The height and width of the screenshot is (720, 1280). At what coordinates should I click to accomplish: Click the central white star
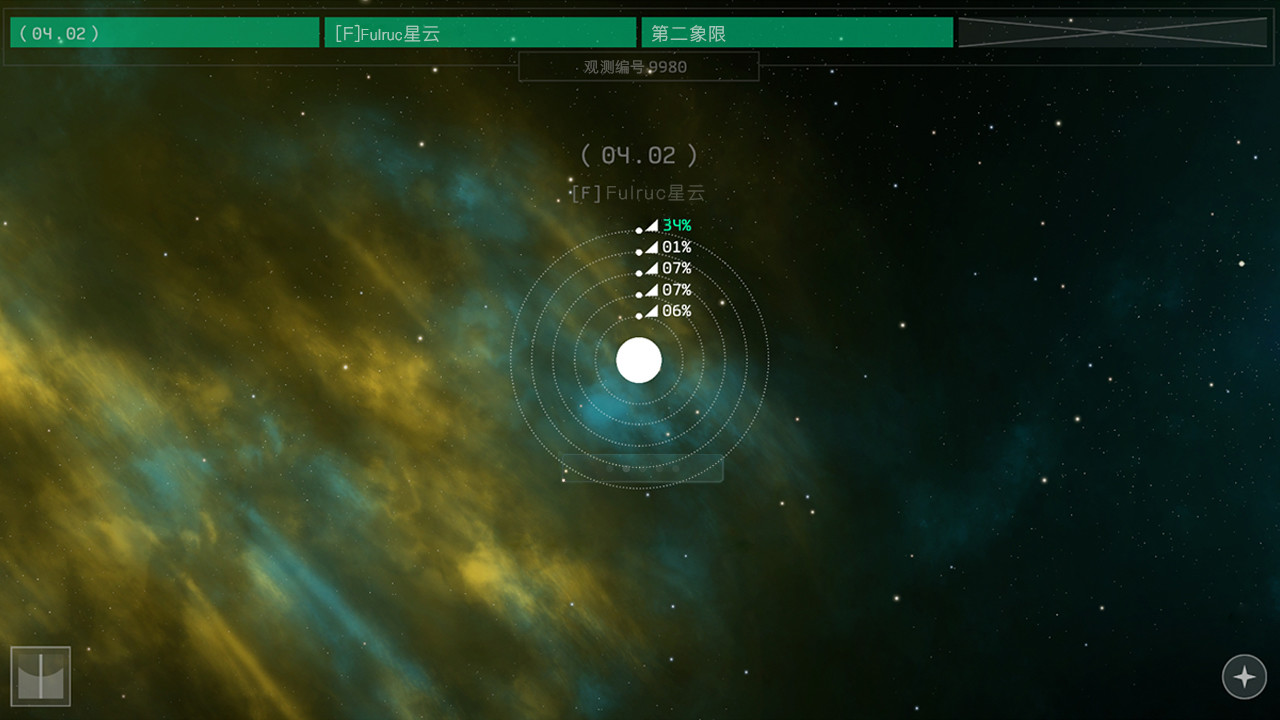[639, 361]
